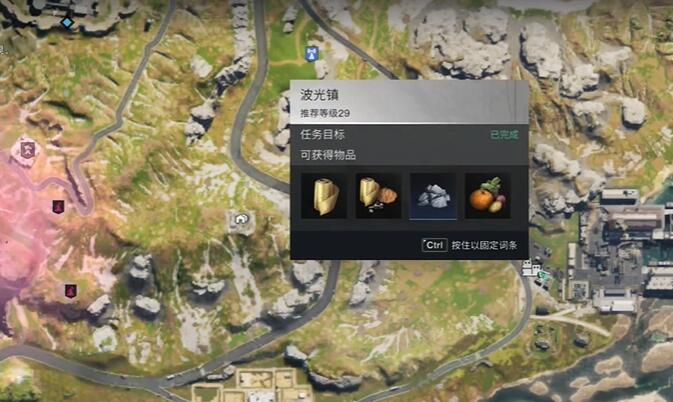This screenshot has height=402, width=673.
Task: Select the gold fabric roll reward item
Action: coord(324,196)
